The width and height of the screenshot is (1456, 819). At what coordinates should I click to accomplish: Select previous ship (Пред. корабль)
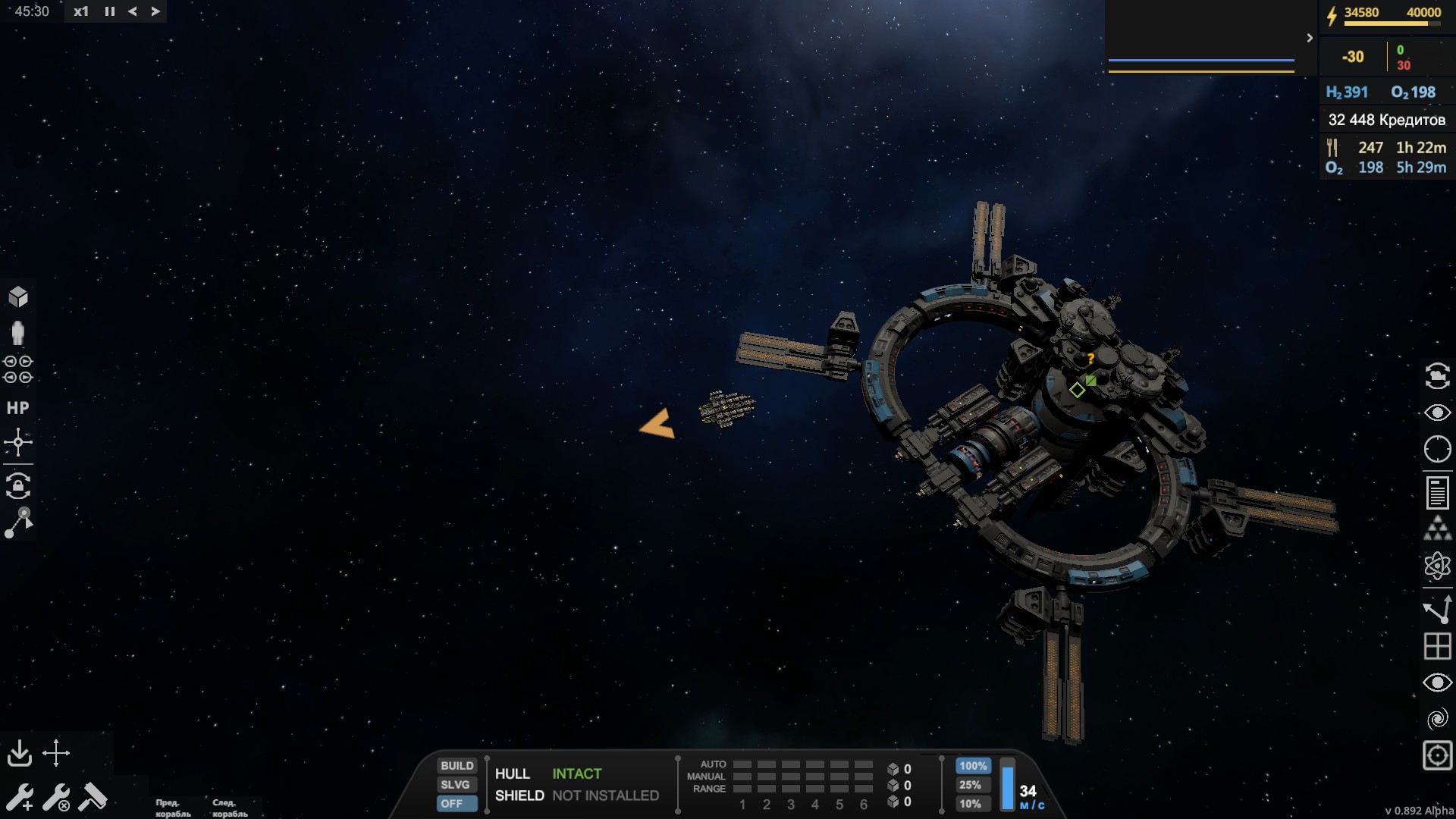point(173,808)
